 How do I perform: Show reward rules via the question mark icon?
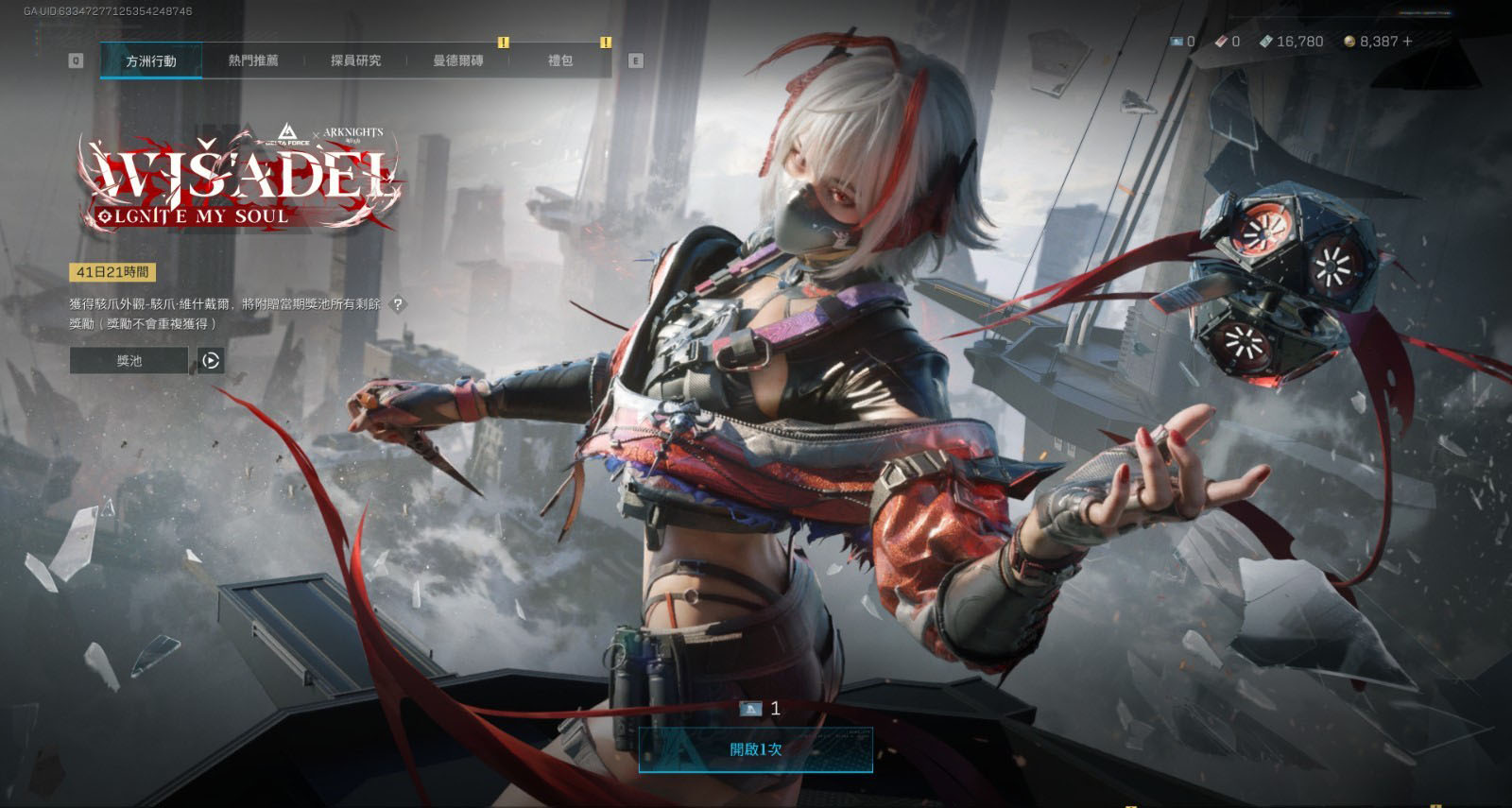point(398,304)
